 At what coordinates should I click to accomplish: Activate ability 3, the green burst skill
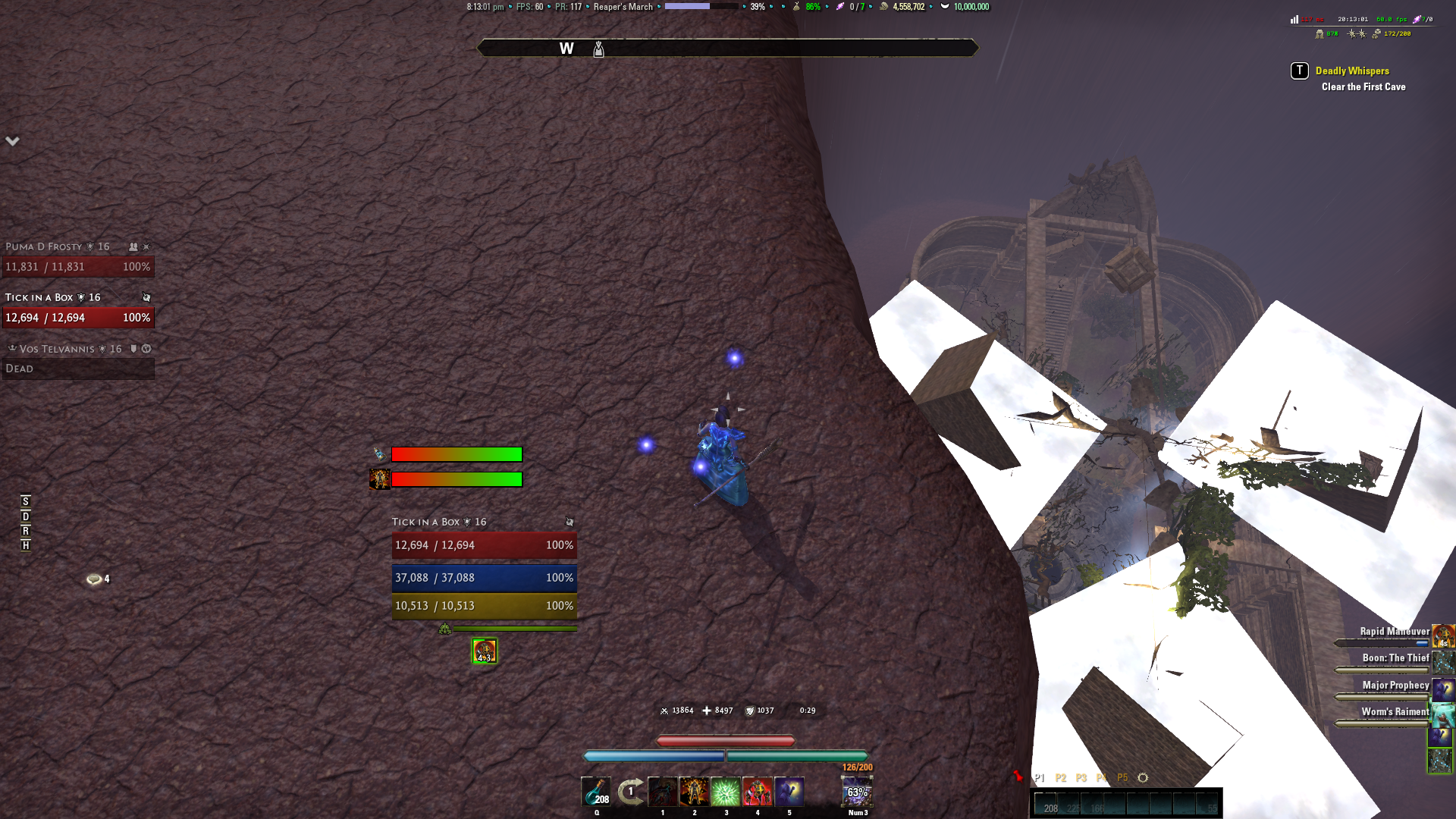pyautogui.click(x=726, y=791)
